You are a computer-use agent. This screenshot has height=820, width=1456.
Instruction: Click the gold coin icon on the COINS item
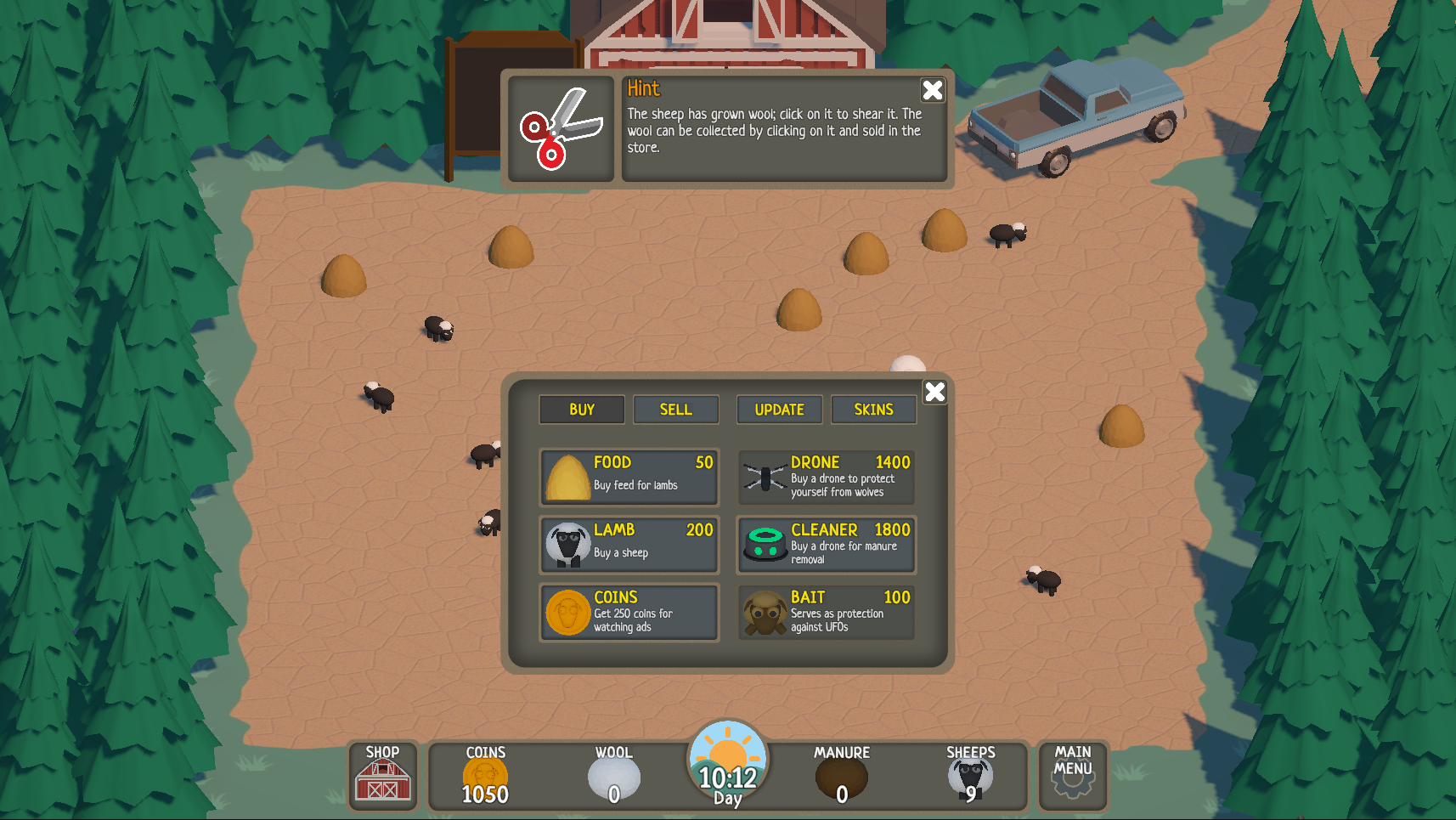coord(567,613)
